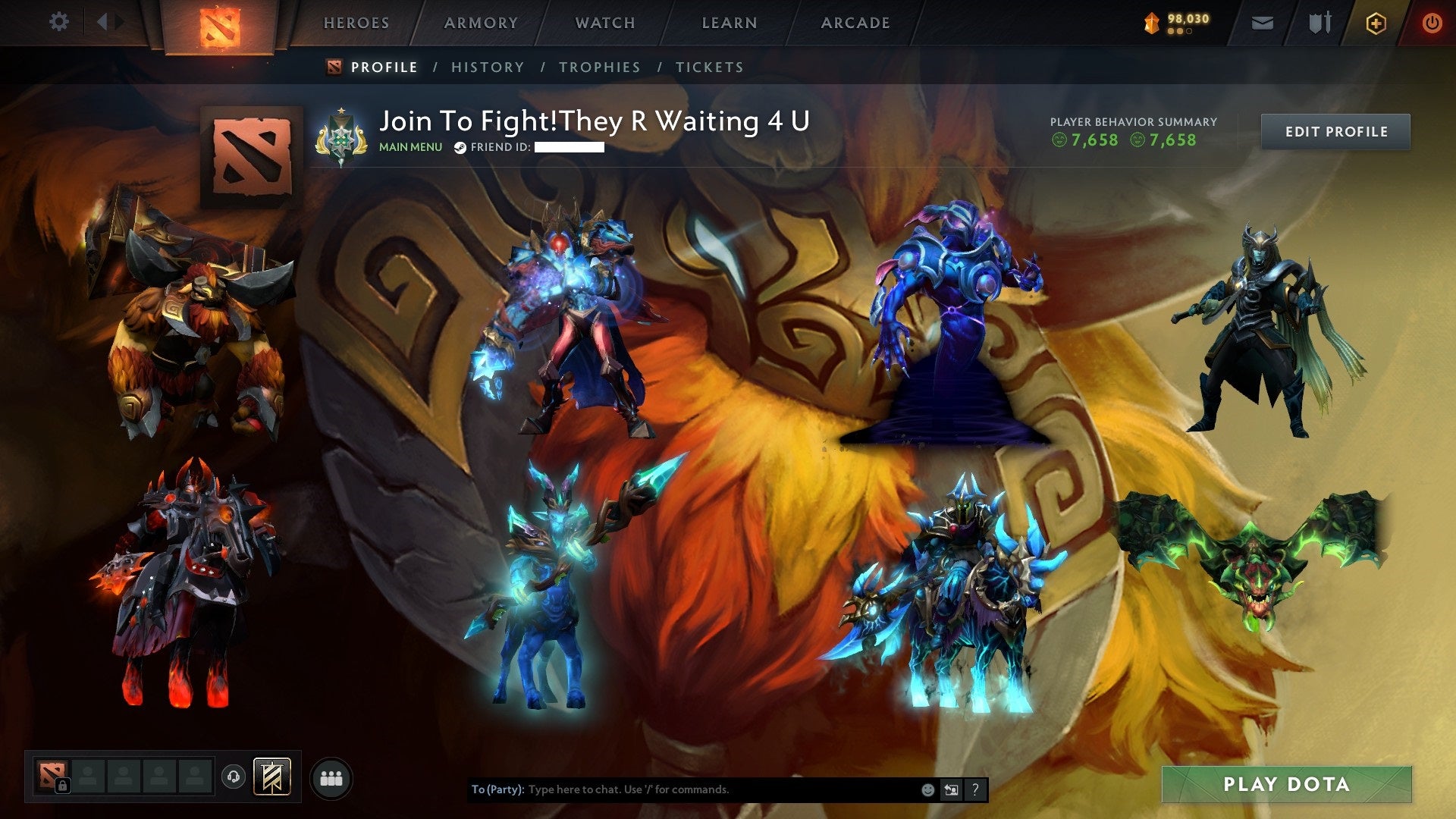This screenshot has width=1456, height=819.
Task: Click the guild banner icon at bottom left
Action: (271, 777)
